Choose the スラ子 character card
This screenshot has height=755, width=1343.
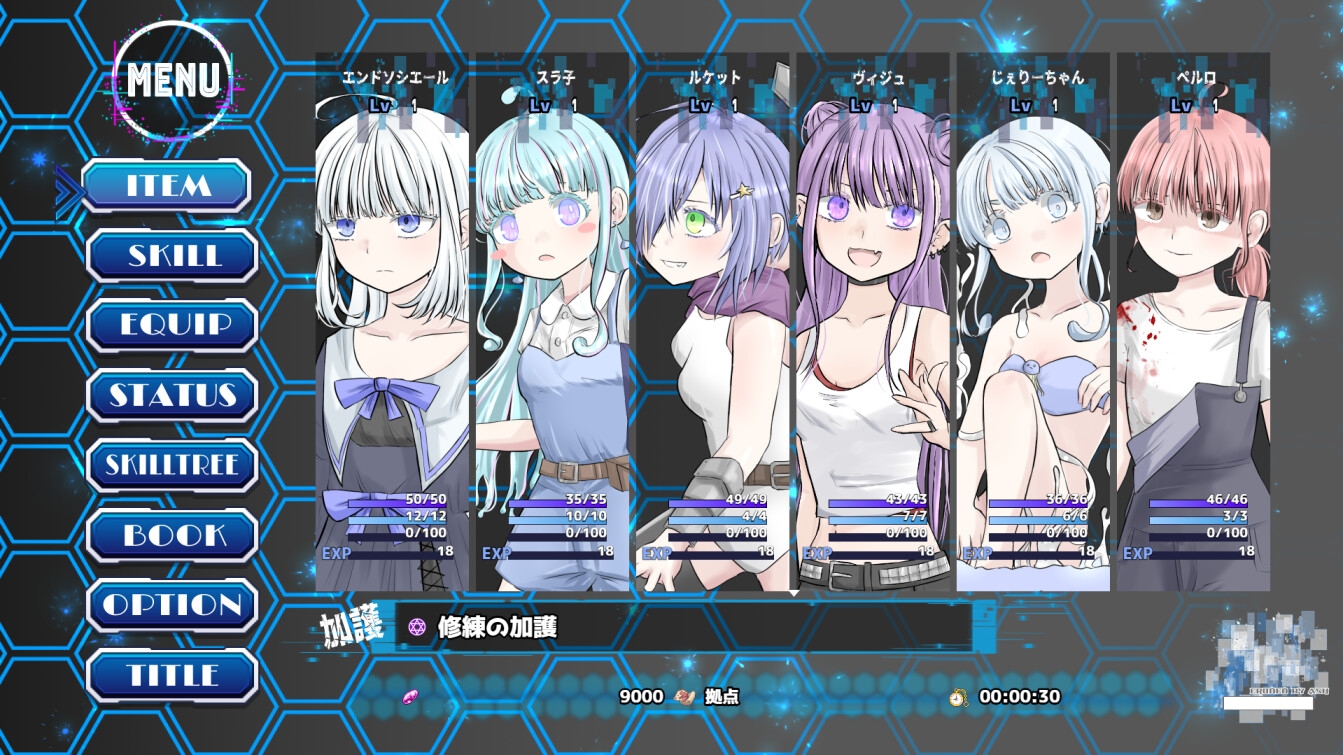pyautogui.click(x=552, y=320)
